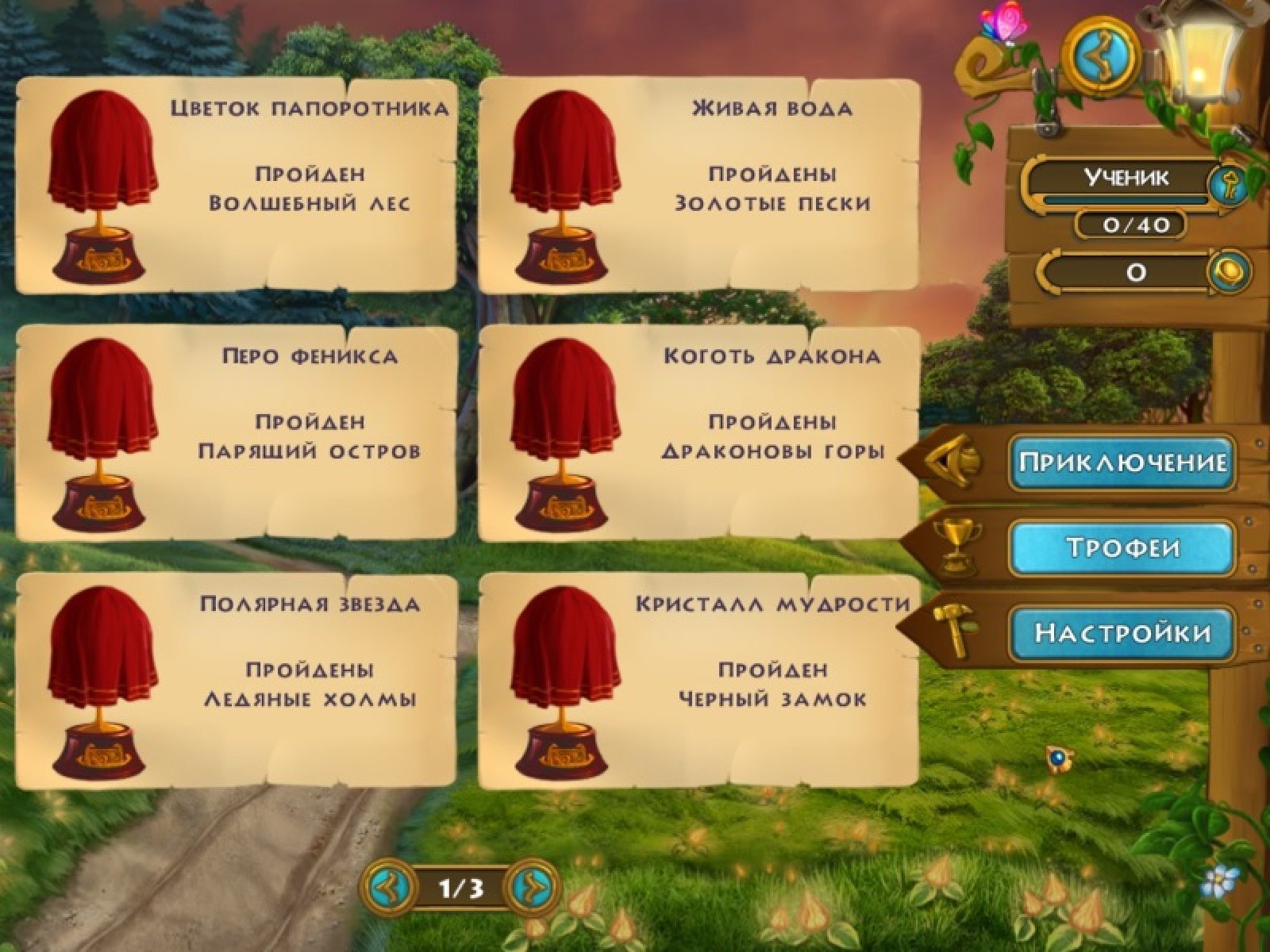Image resolution: width=1270 pixels, height=952 pixels.
Task: Open the Полярная звезда trophy card
Action: (x=237, y=681)
